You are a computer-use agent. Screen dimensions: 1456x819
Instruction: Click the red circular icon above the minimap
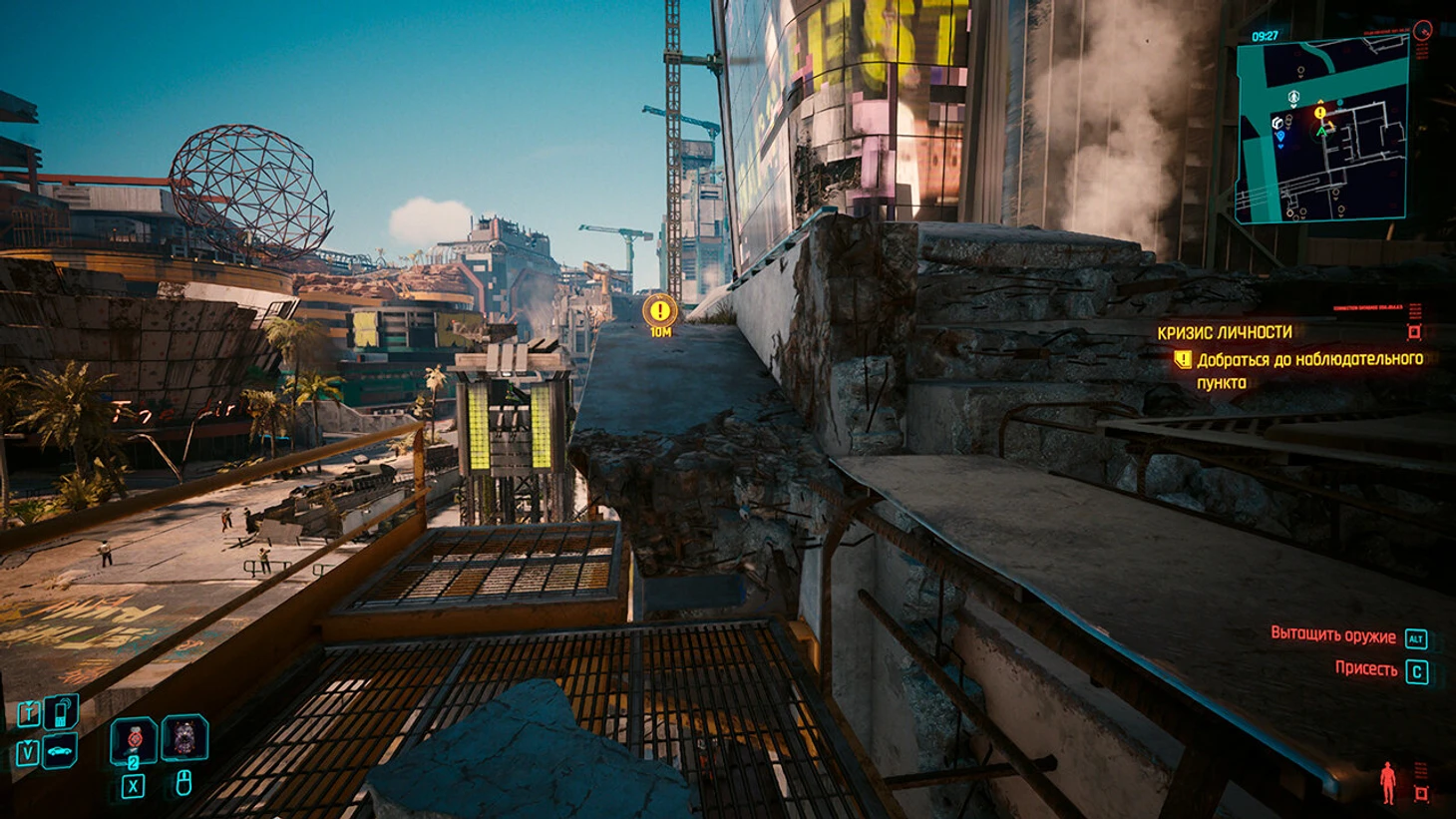[1423, 31]
